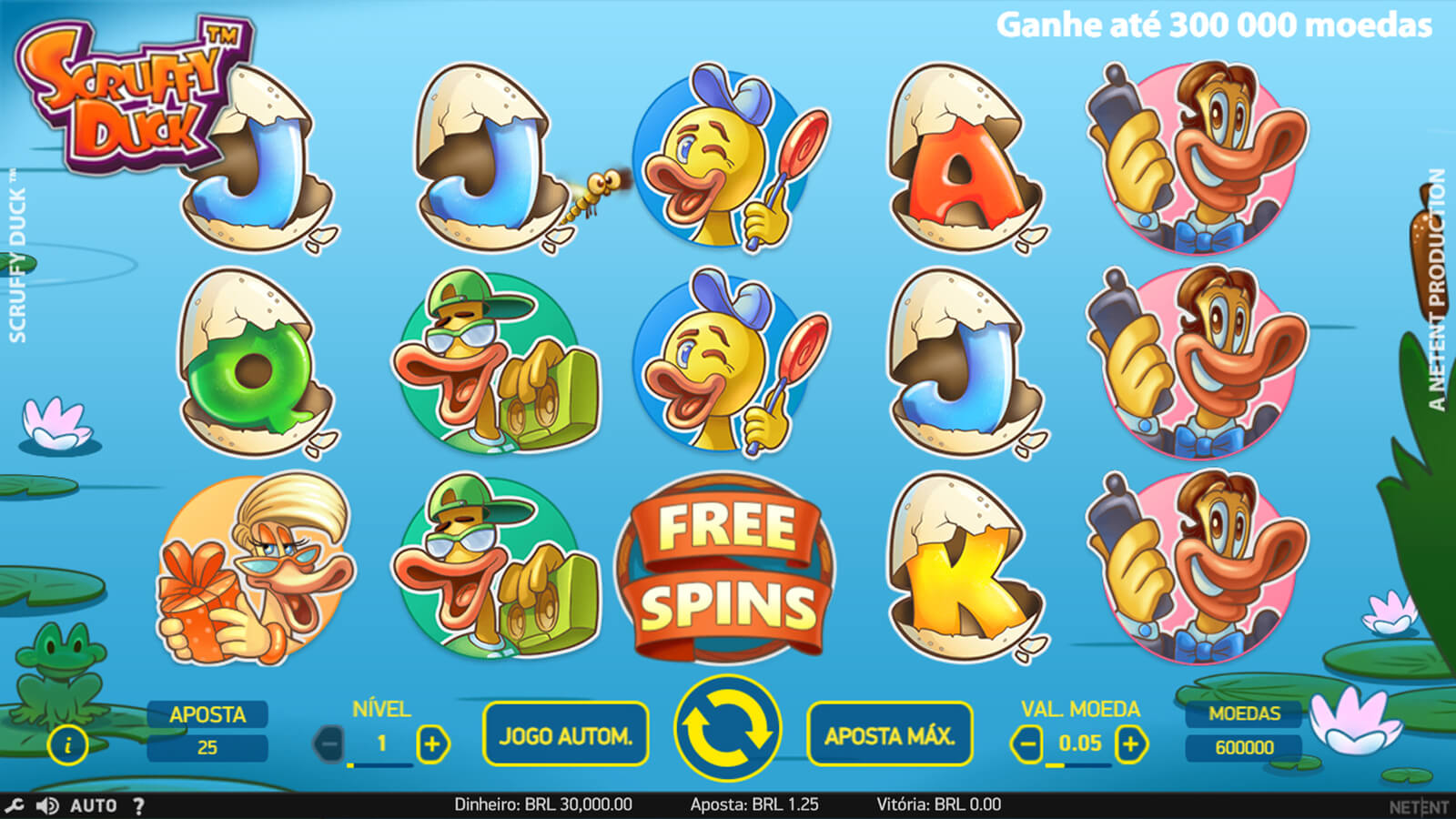1456x819 pixels.
Task: Increase the bet level with the plus button
Action: (x=432, y=744)
